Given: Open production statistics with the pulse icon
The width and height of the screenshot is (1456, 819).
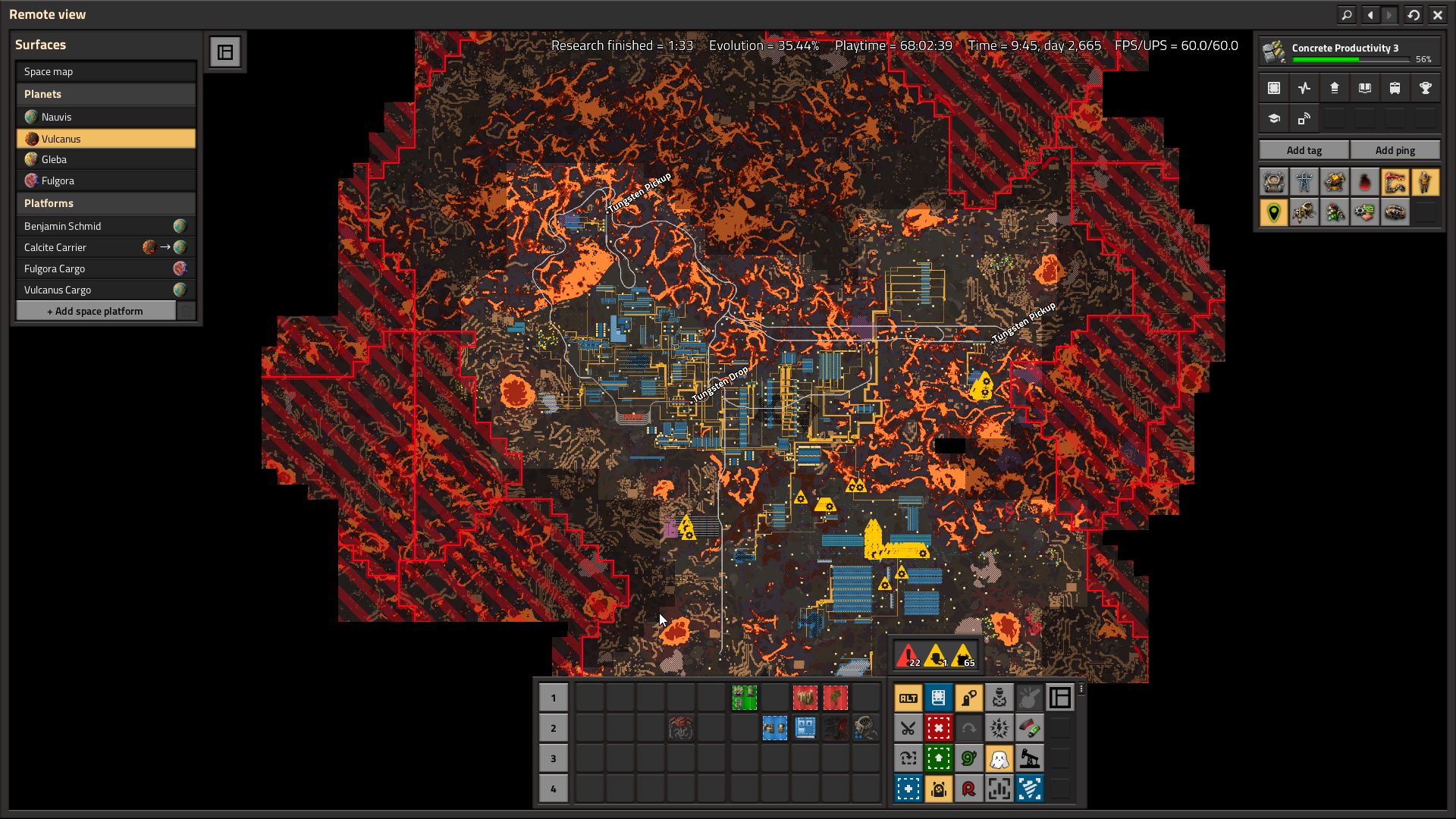Looking at the screenshot, I should (1304, 88).
